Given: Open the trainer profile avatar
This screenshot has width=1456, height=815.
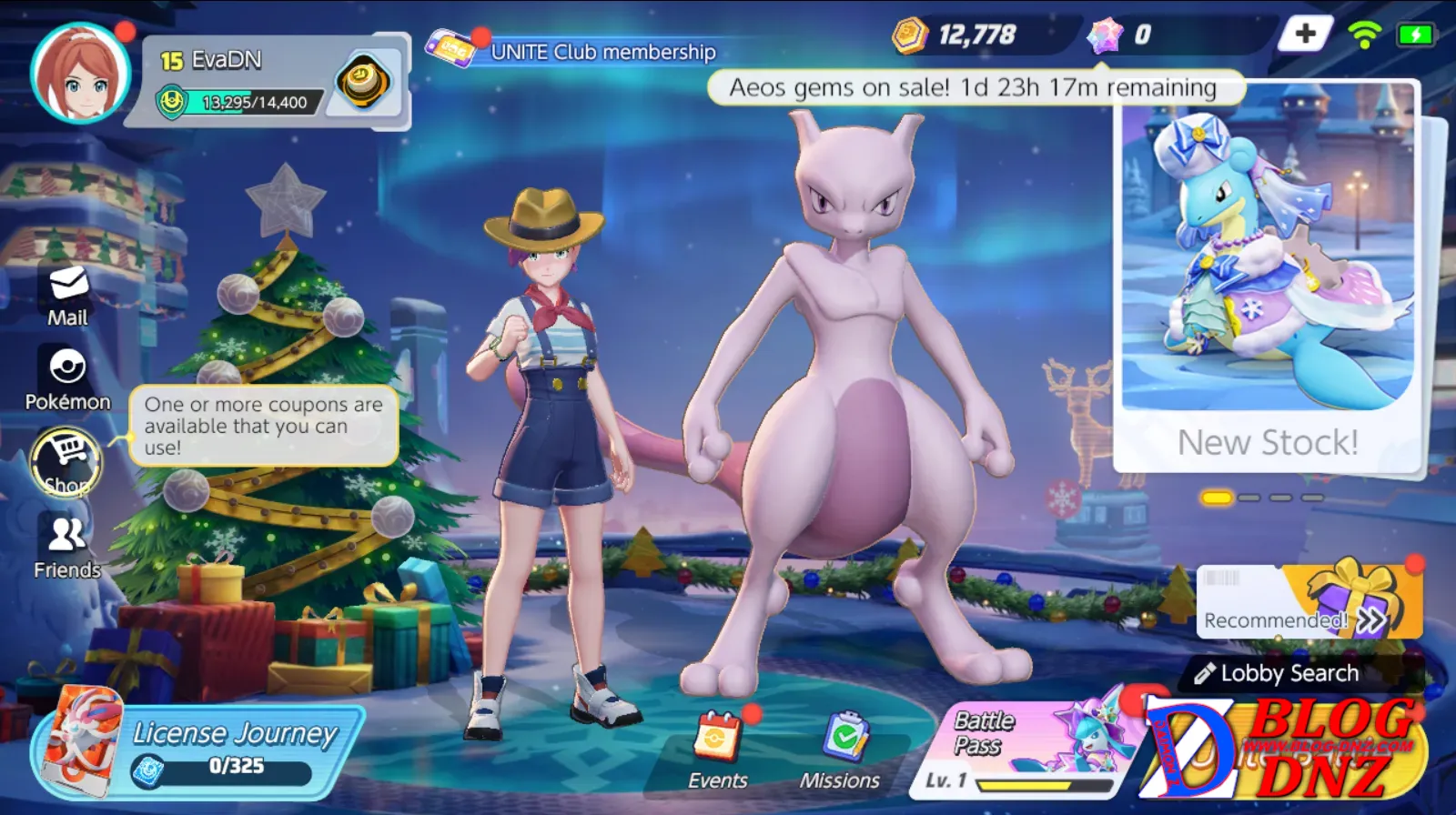Looking at the screenshot, I should (79, 74).
